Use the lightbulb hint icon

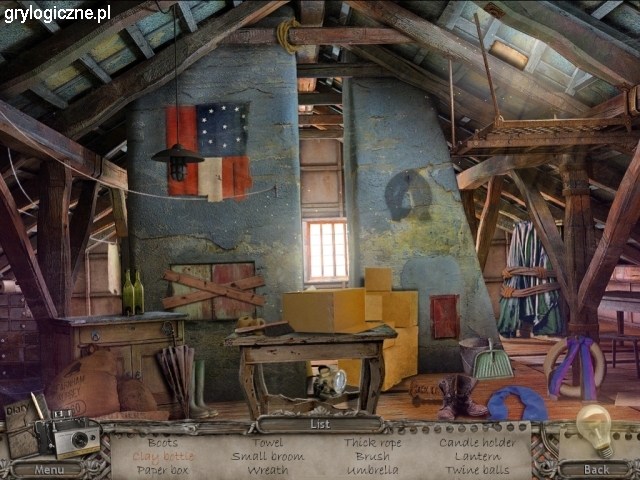(594, 431)
